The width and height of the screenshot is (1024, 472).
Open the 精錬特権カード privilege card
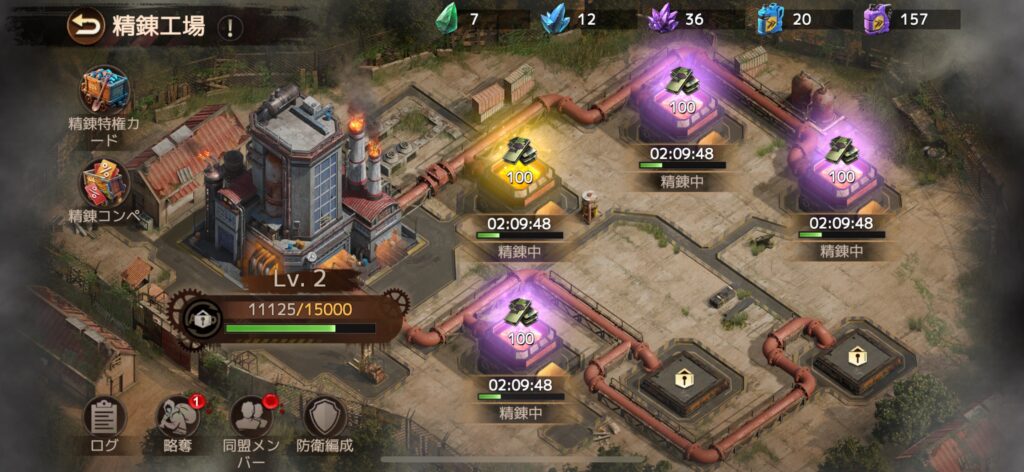(x=105, y=91)
